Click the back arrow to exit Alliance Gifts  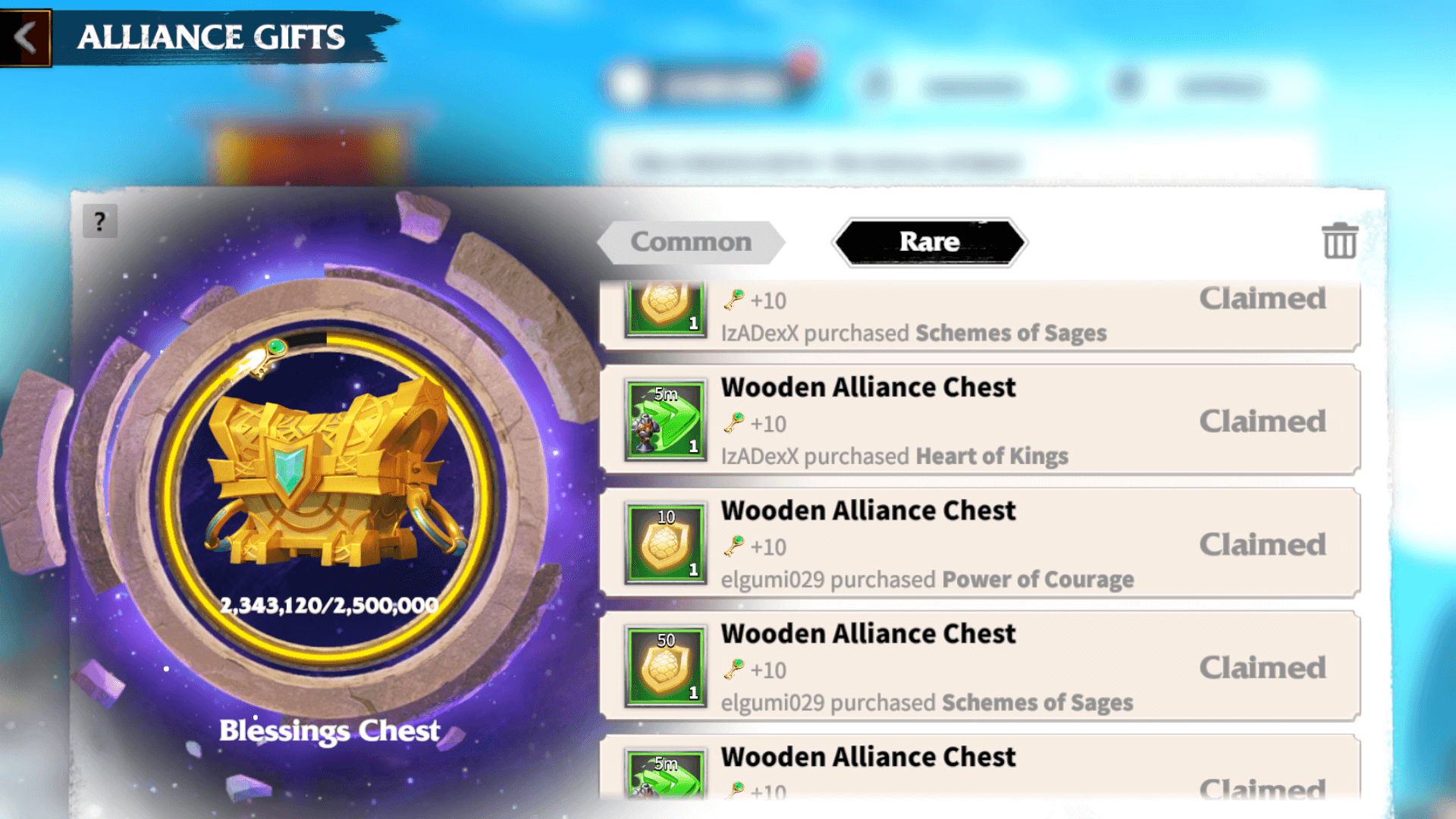pos(25,36)
